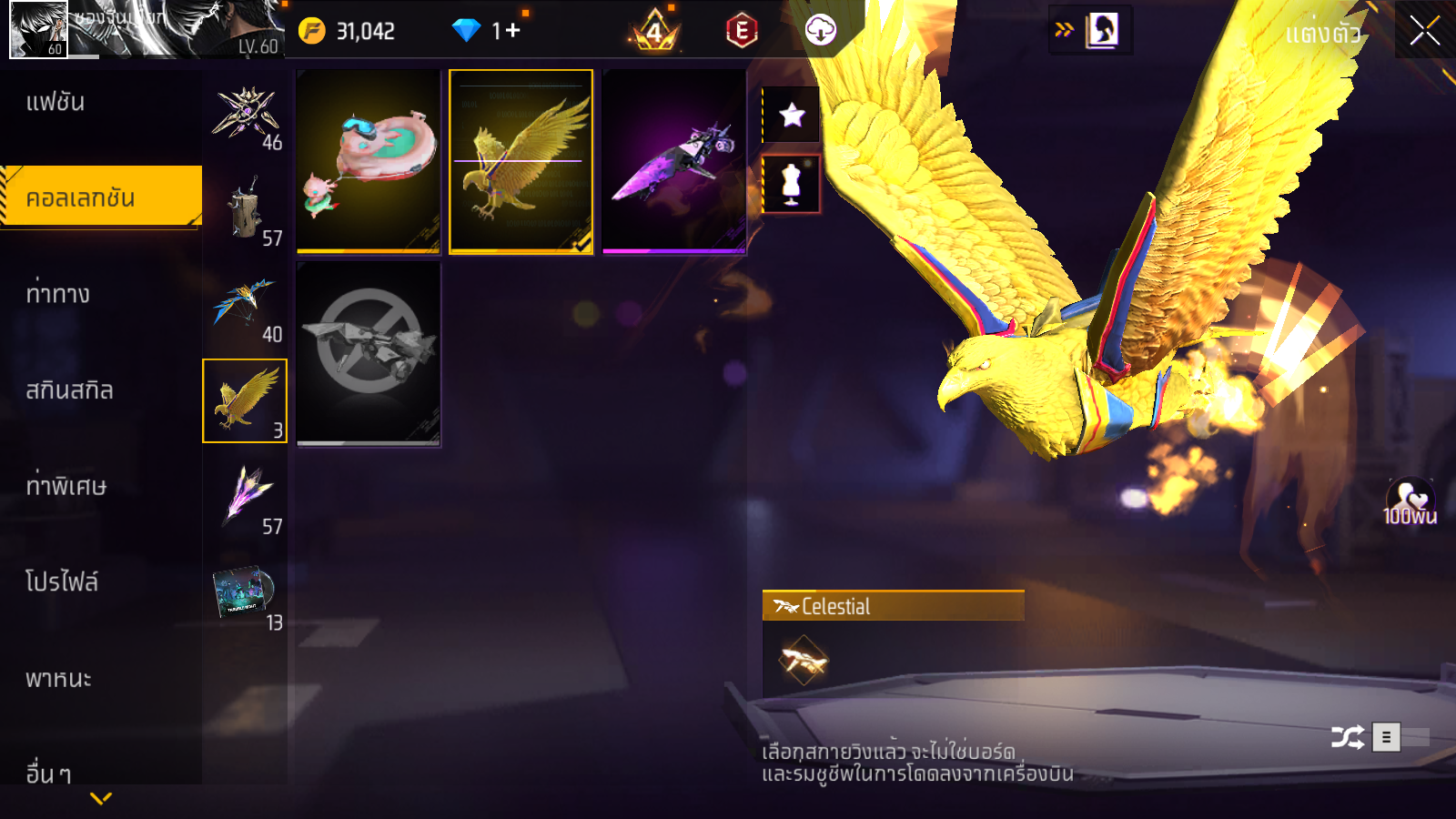Select the greyed-out unequip skin card
1456x819 pixels.
369,353
